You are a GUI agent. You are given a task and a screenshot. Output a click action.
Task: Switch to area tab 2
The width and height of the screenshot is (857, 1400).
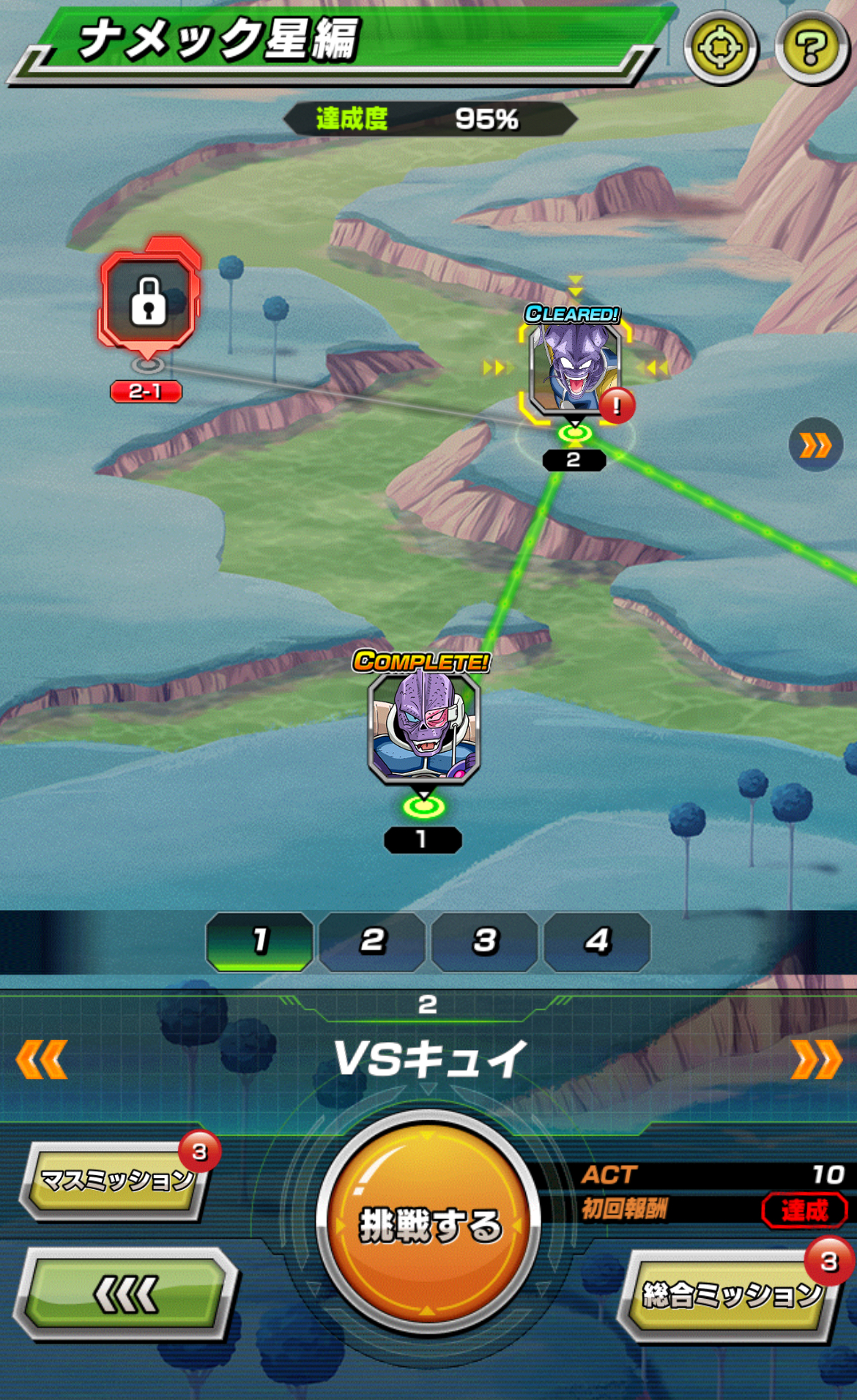pyautogui.click(x=372, y=941)
